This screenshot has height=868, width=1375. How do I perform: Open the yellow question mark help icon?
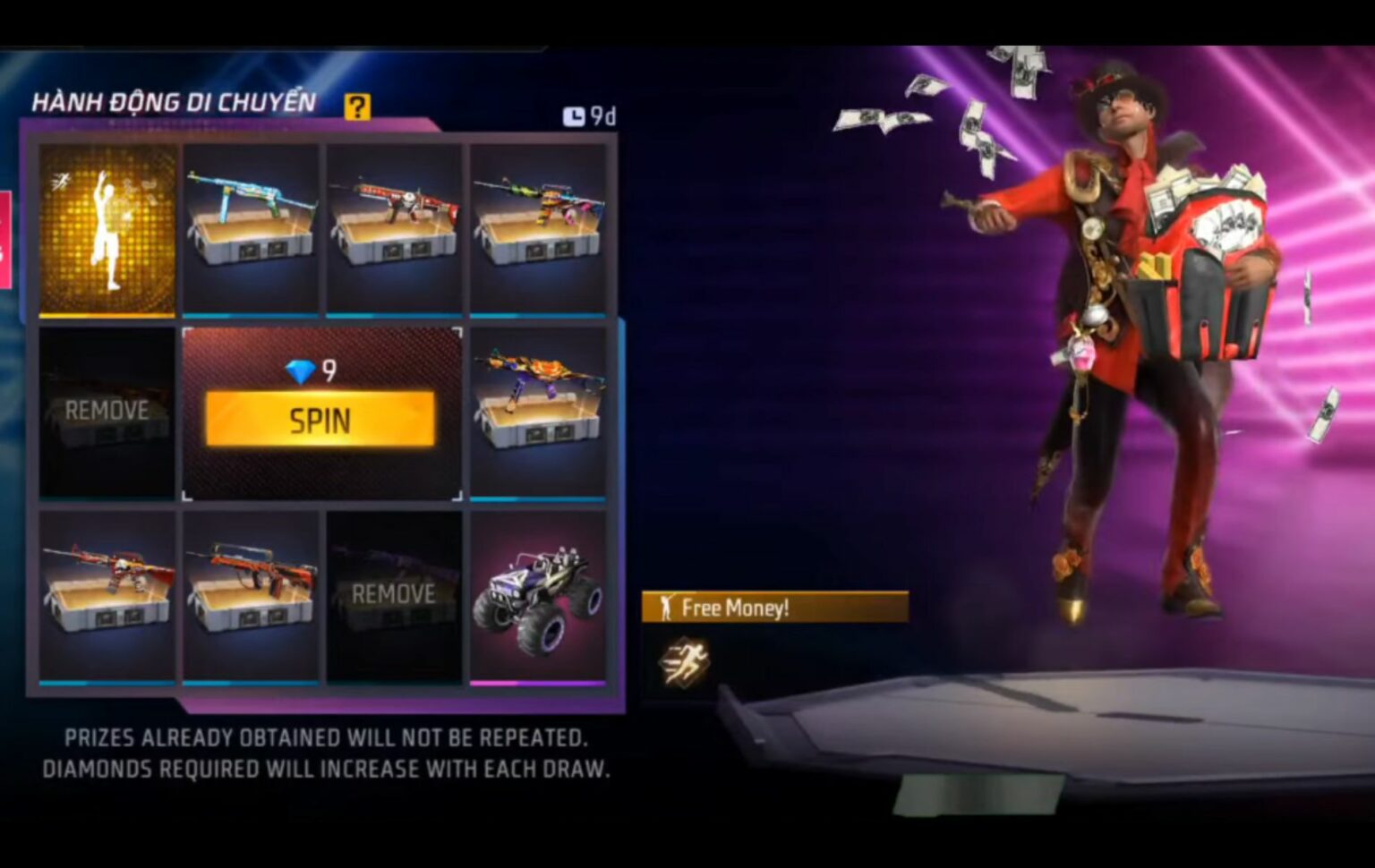pos(358,106)
